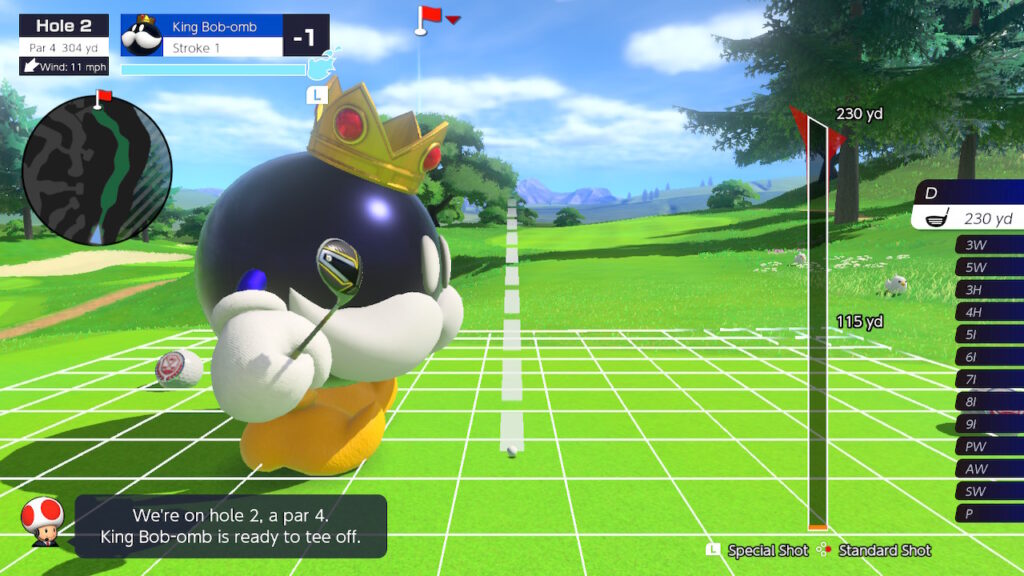1024x576 pixels.
Task: Select the P putter club
Action: pos(988,514)
